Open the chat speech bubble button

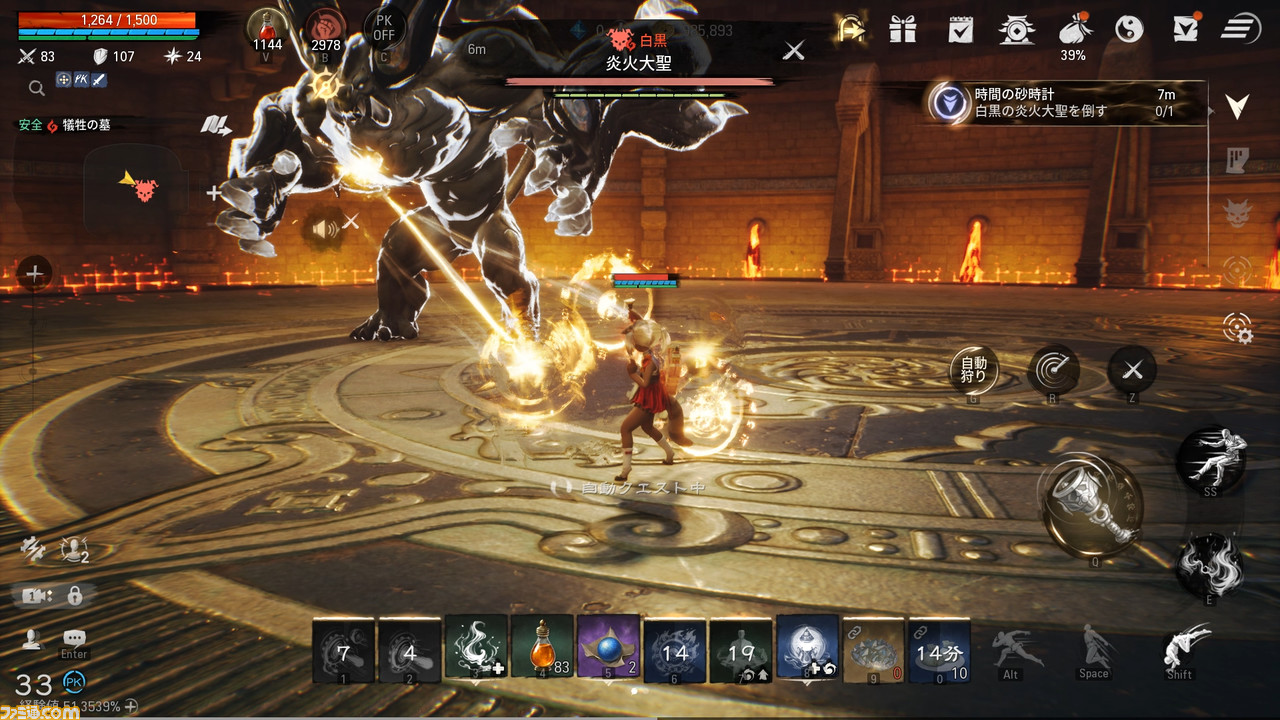[x=74, y=638]
